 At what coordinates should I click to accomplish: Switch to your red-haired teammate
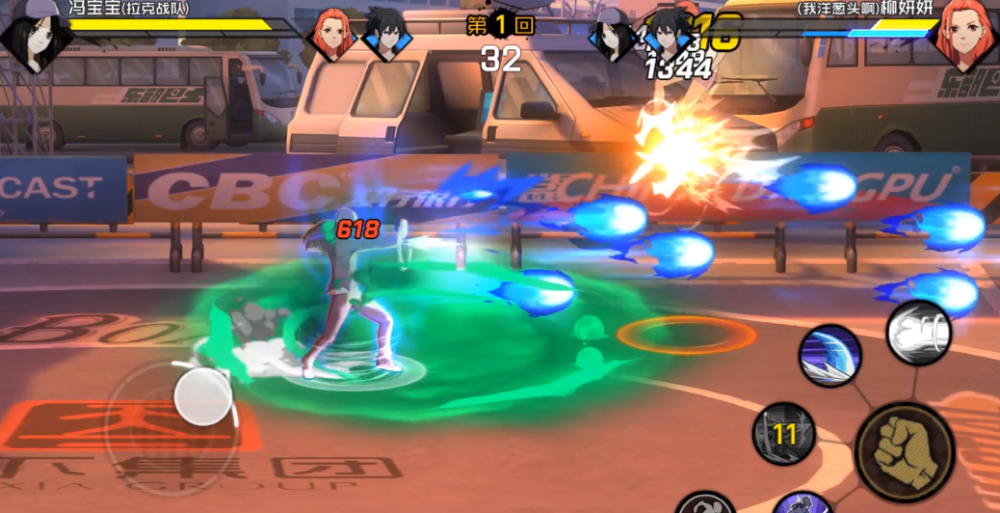coord(330,34)
